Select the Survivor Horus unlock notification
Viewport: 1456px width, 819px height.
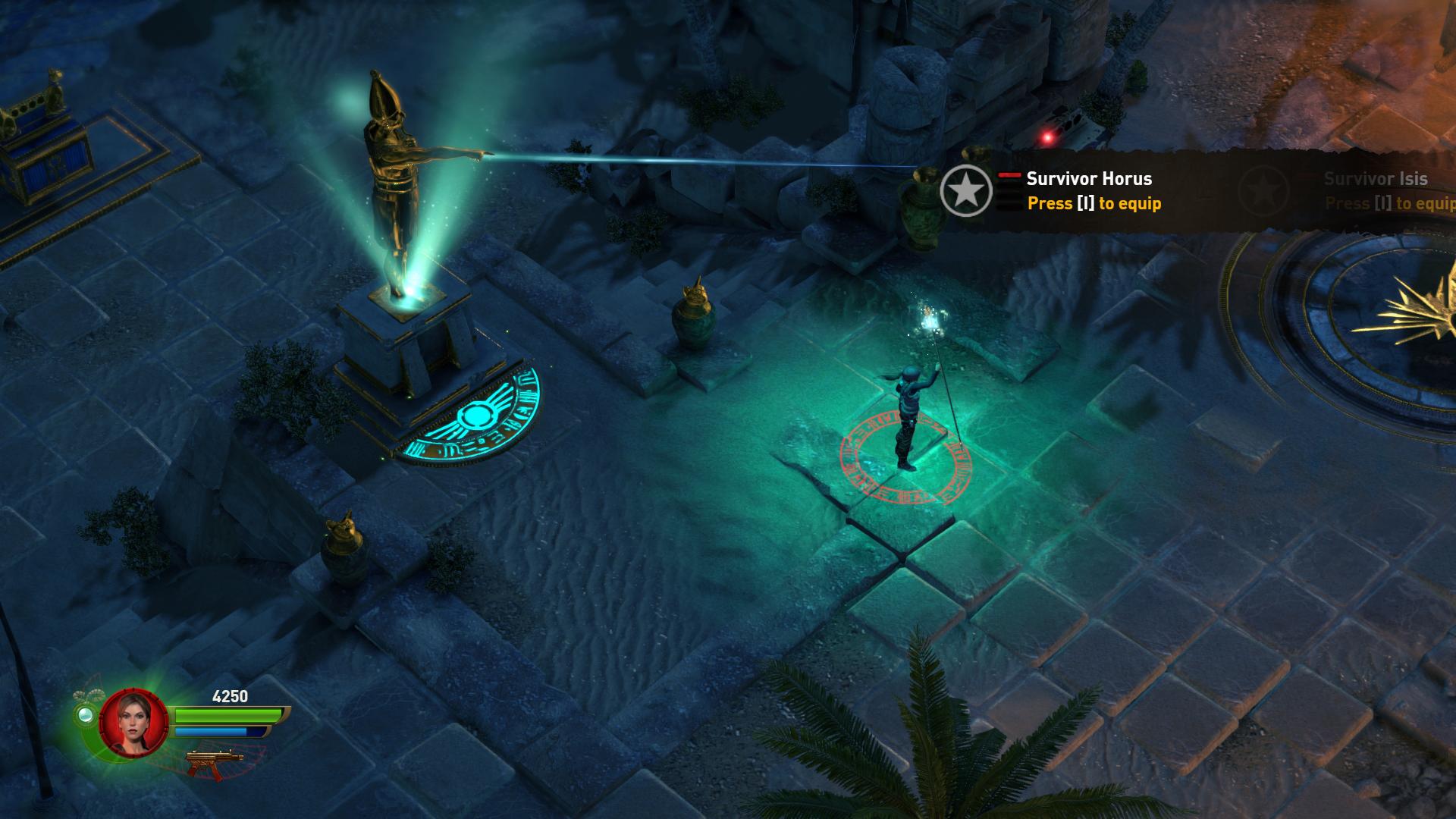pyautogui.click(x=1093, y=190)
